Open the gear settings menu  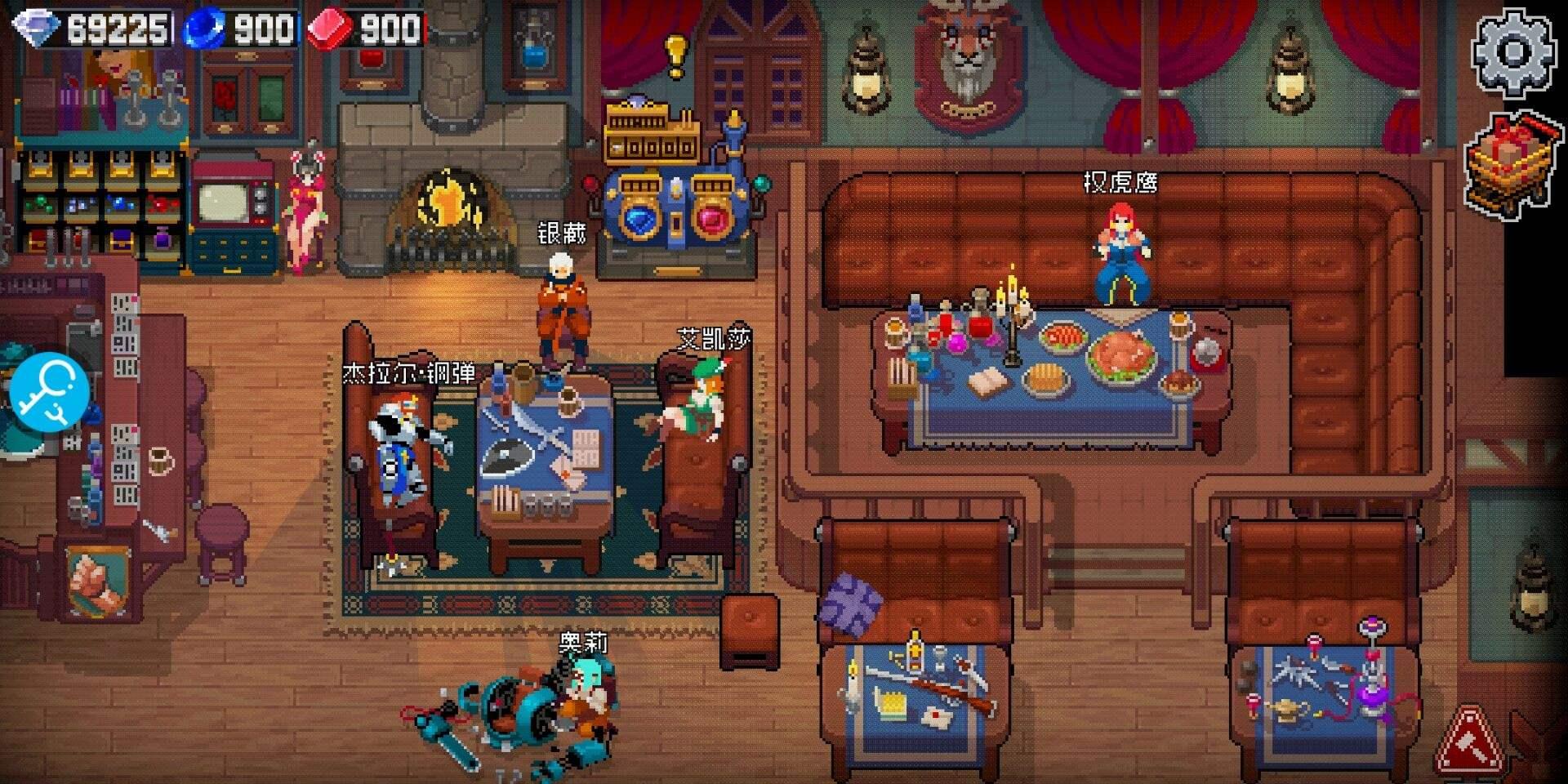coord(1512,53)
